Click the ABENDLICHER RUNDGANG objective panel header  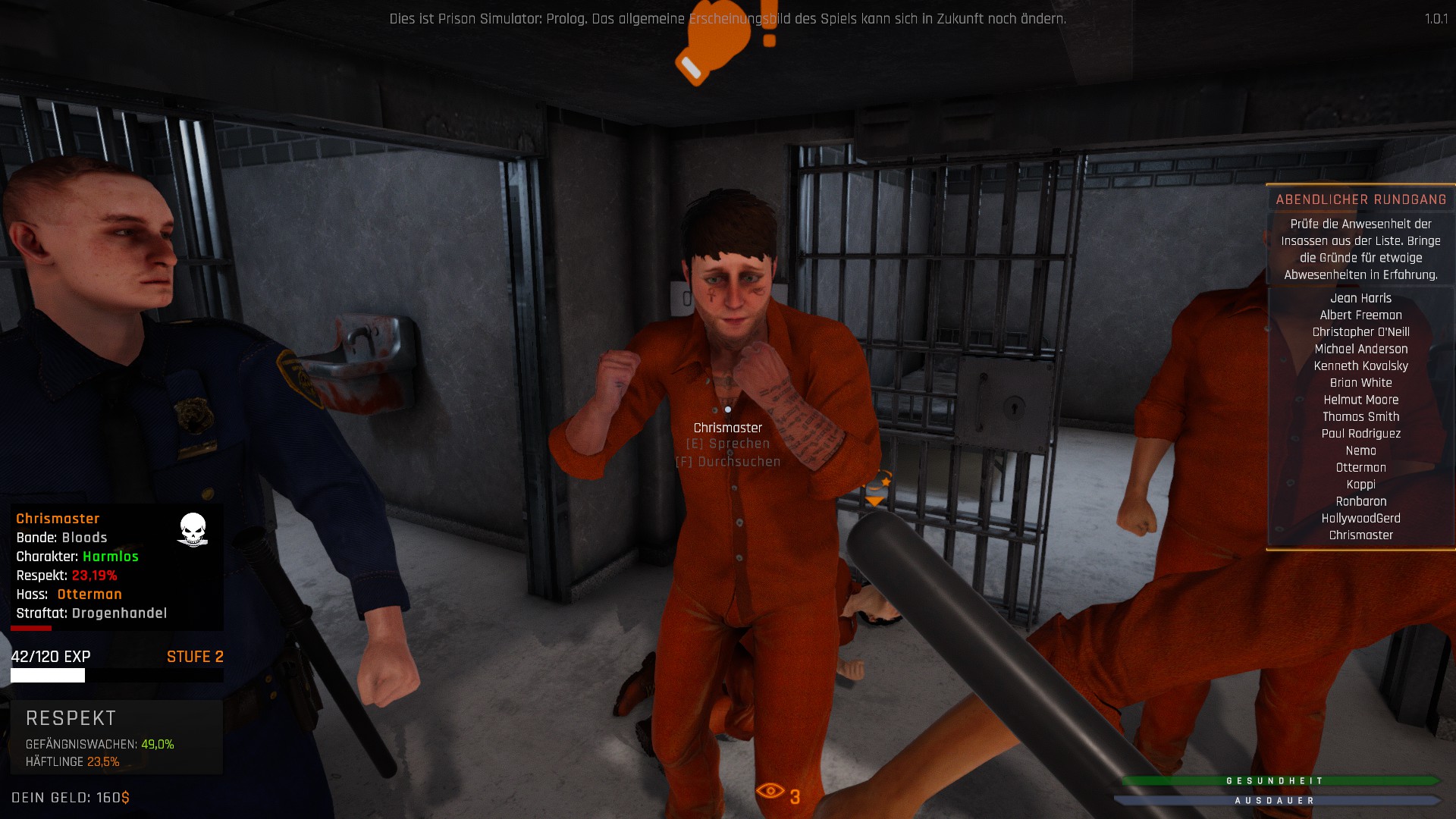[1361, 199]
